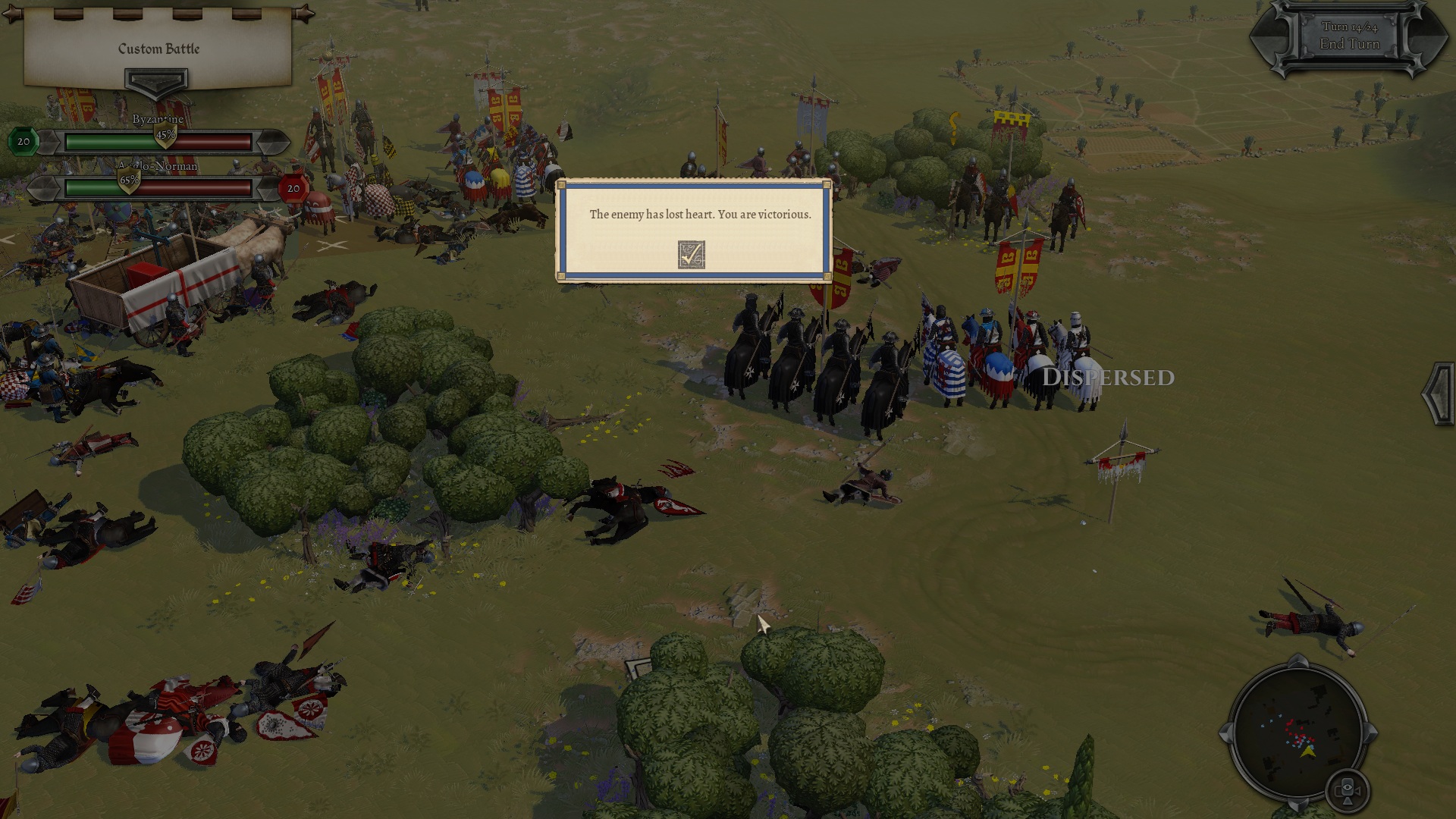Click the End Turn button
The image size is (1456, 819).
click(1349, 44)
